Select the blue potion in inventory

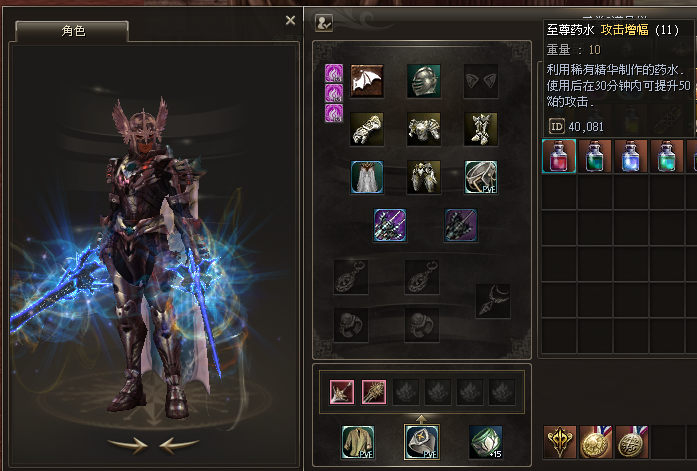pyautogui.click(x=631, y=157)
